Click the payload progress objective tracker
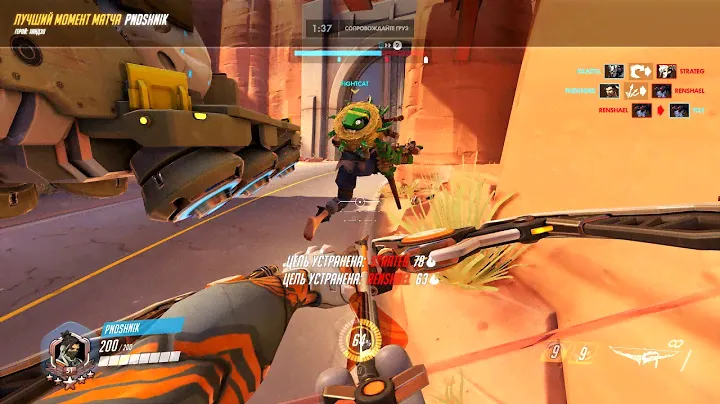 pos(359,51)
